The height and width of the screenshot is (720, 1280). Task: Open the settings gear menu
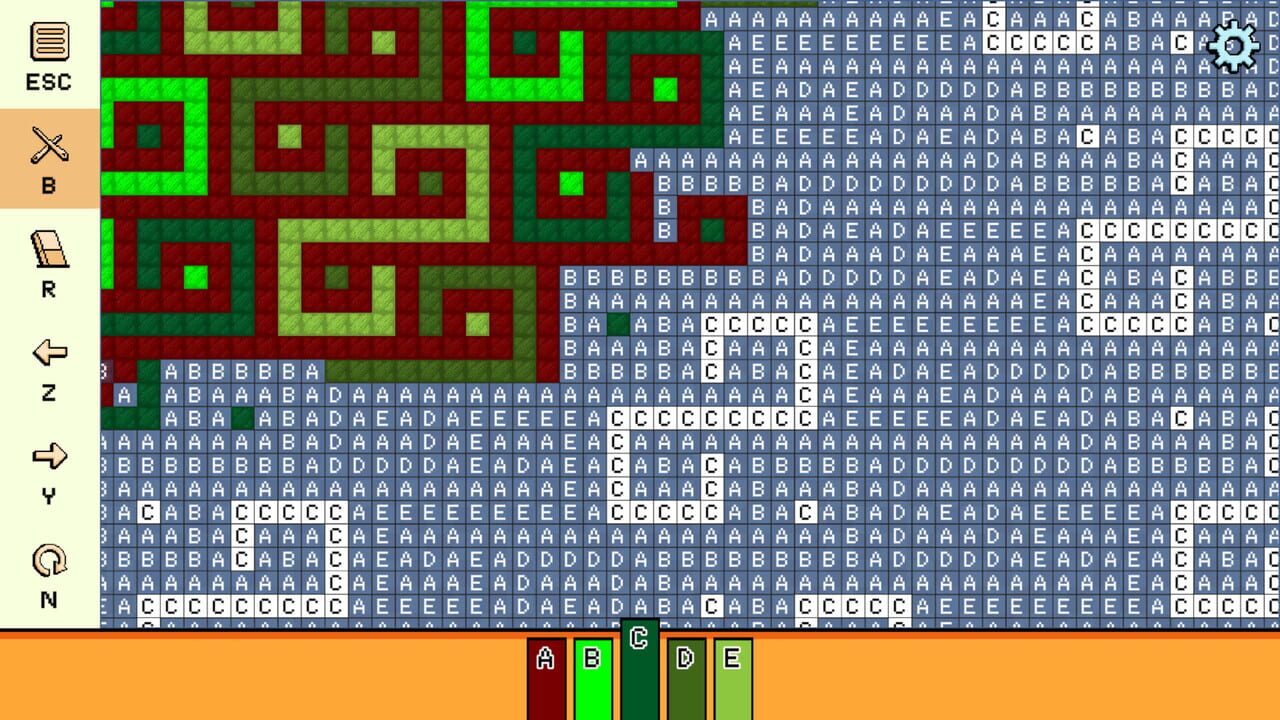1233,45
